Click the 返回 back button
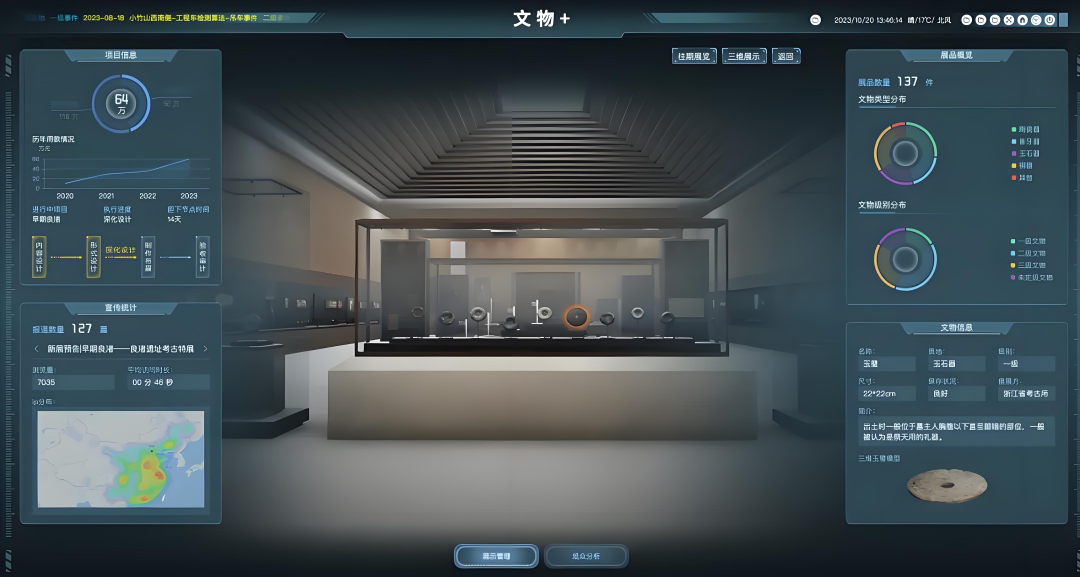 786,57
